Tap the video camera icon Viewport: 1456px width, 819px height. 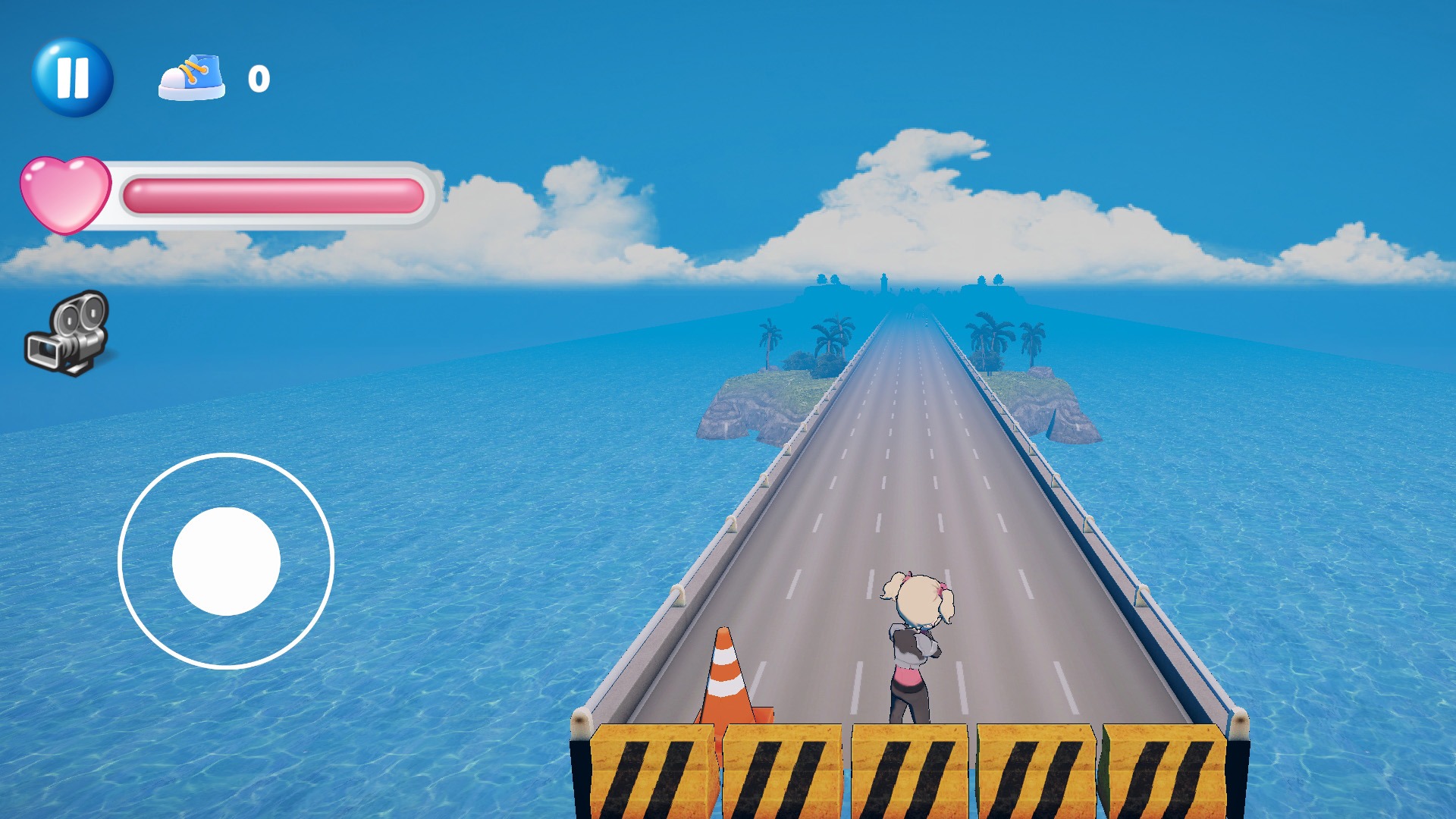(x=68, y=334)
